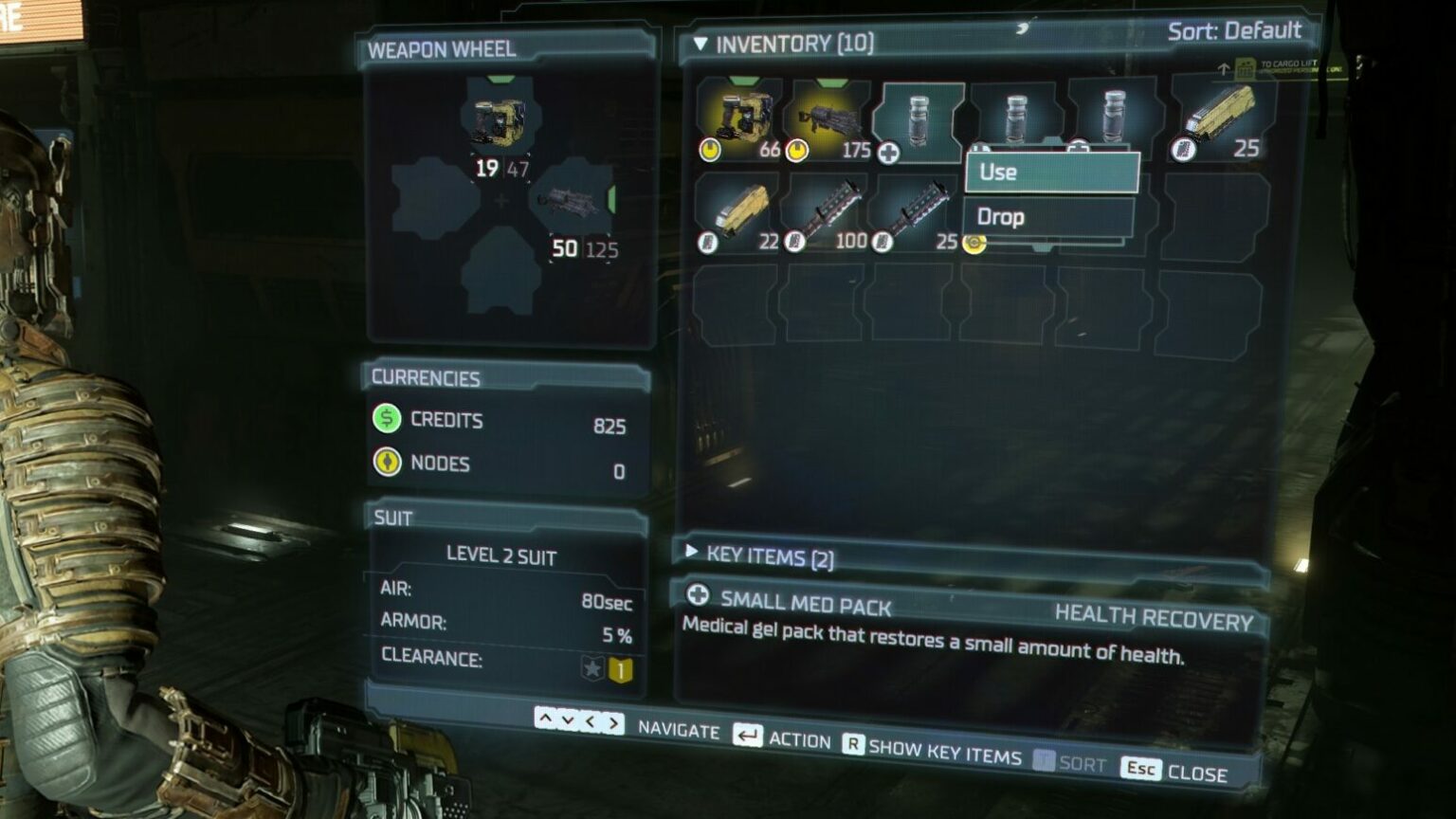The height and width of the screenshot is (819, 1456).
Task: Click the green Credits dollar icon
Action: [387, 420]
